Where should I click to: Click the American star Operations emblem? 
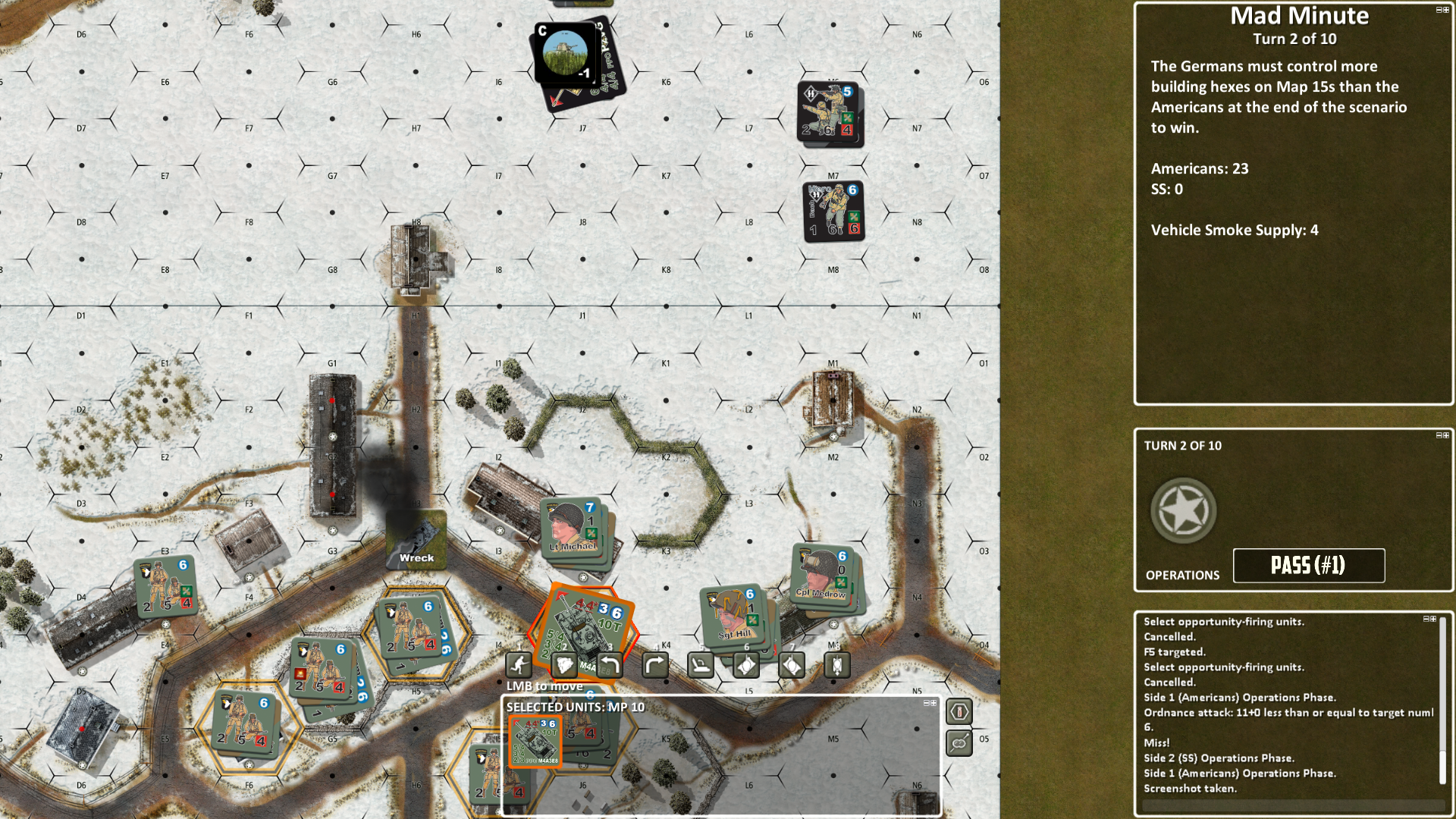(1182, 510)
